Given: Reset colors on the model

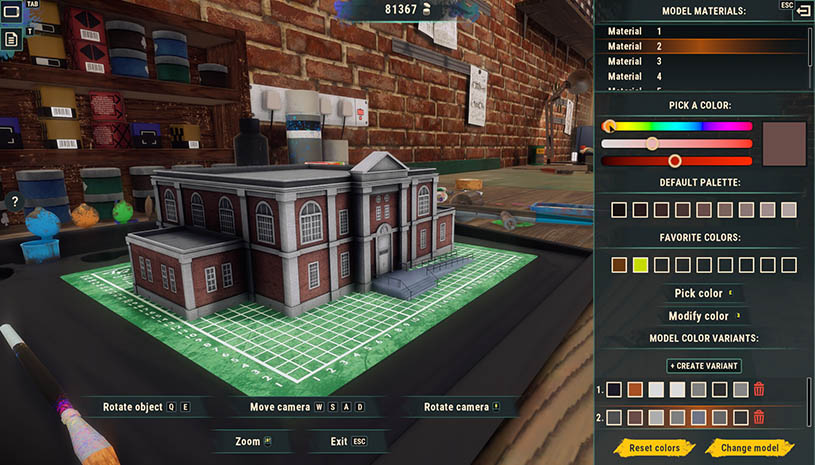Looking at the screenshot, I should (654, 448).
